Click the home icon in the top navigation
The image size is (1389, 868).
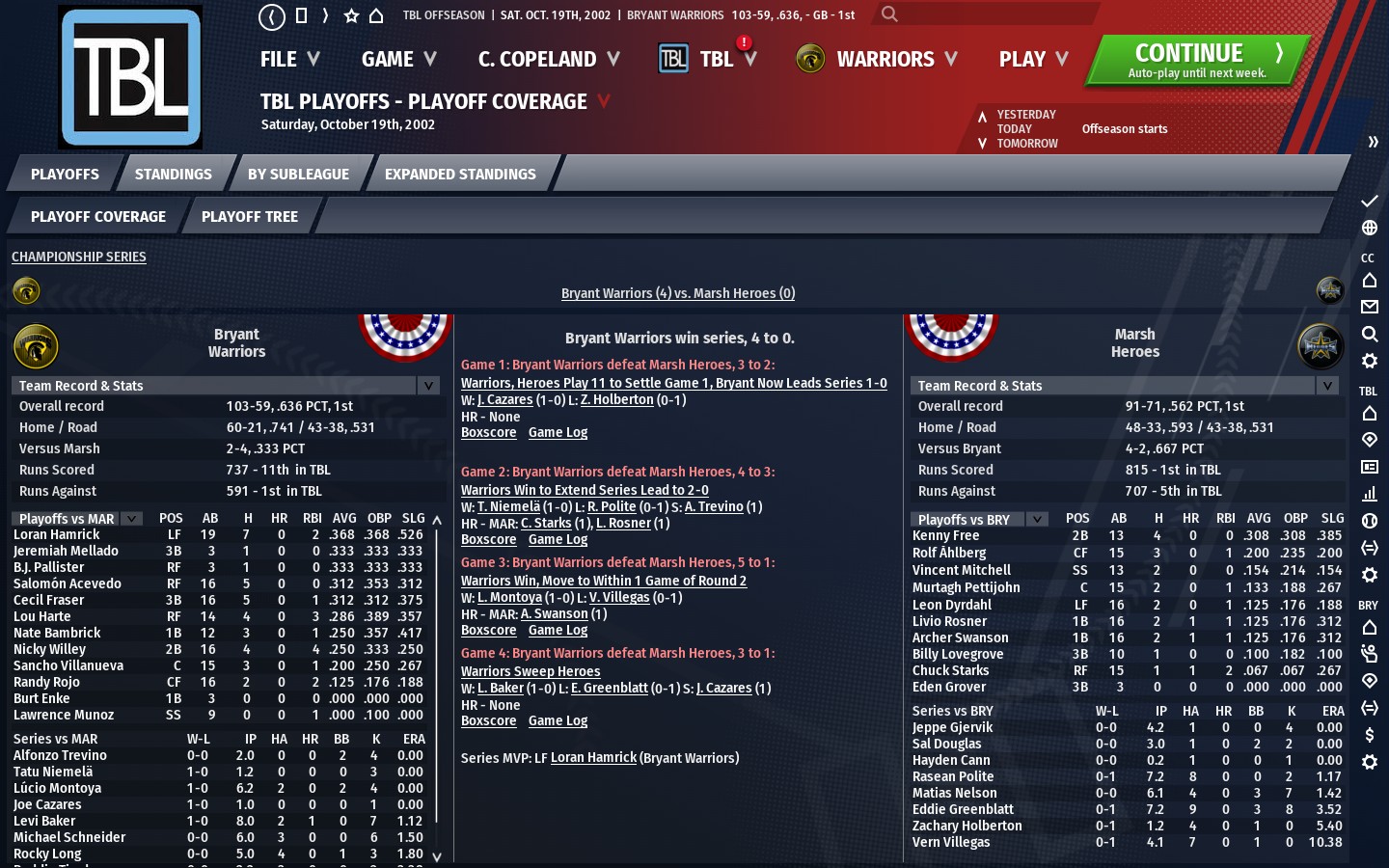coord(376,15)
